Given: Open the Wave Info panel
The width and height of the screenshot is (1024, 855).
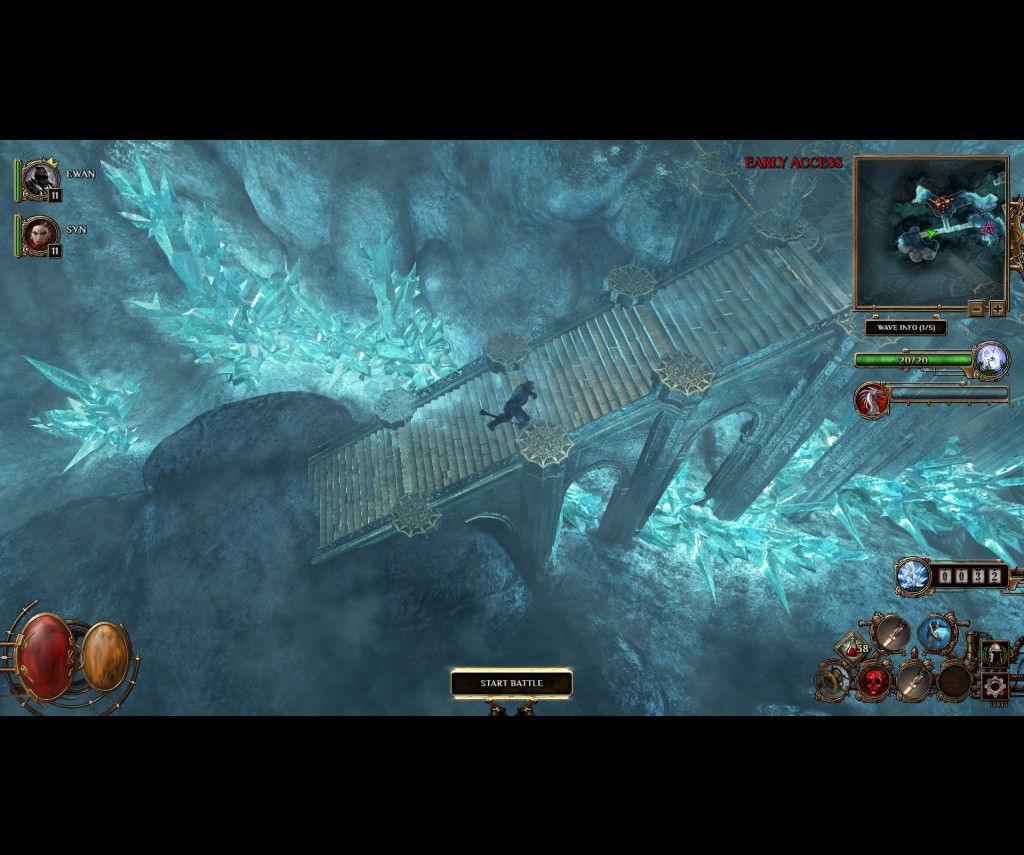Looking at the screenshot, I should coord(905,327).
